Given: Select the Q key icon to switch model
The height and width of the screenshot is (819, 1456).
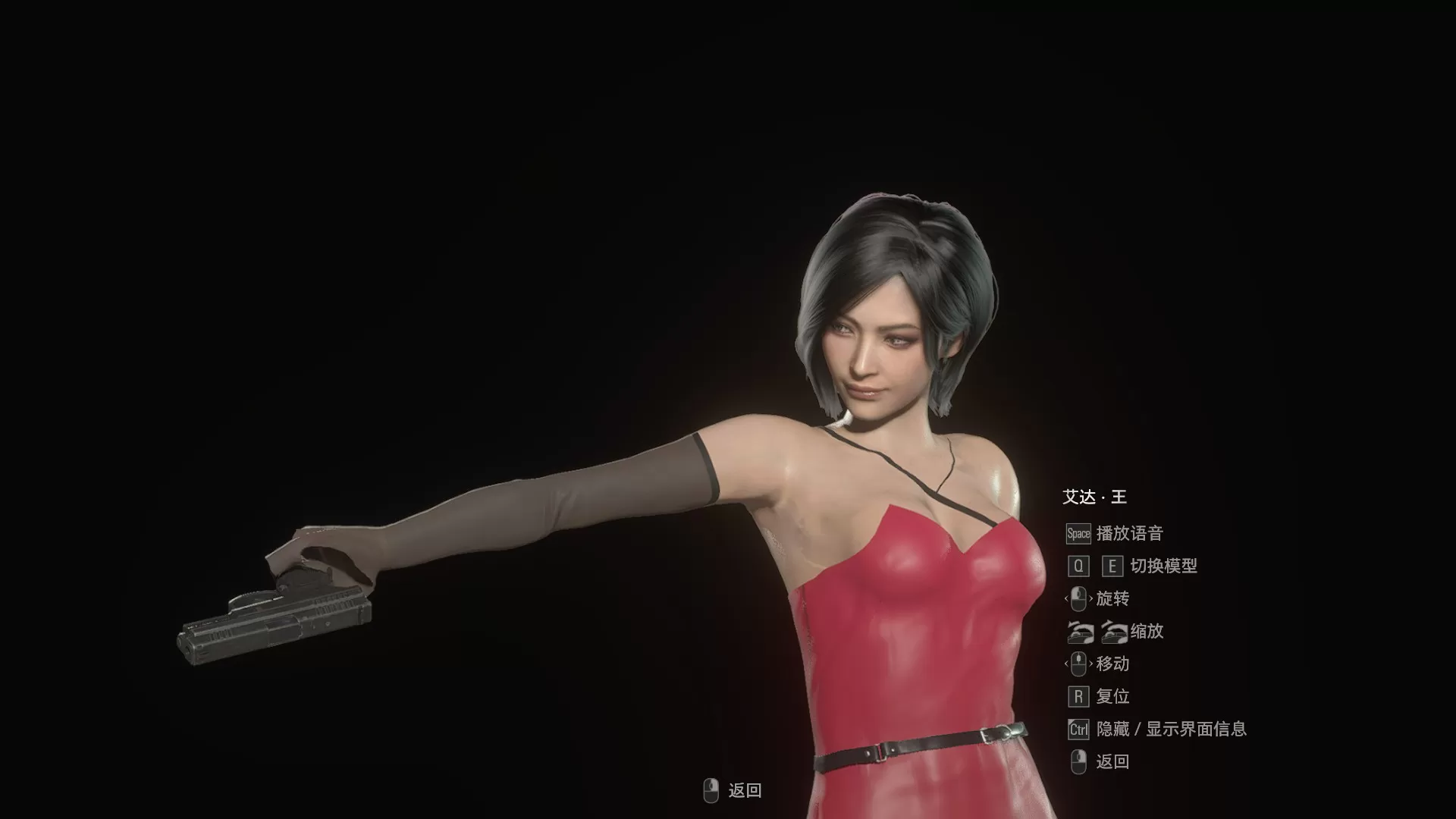Looking at the screenshot, I should (1078, 566).
